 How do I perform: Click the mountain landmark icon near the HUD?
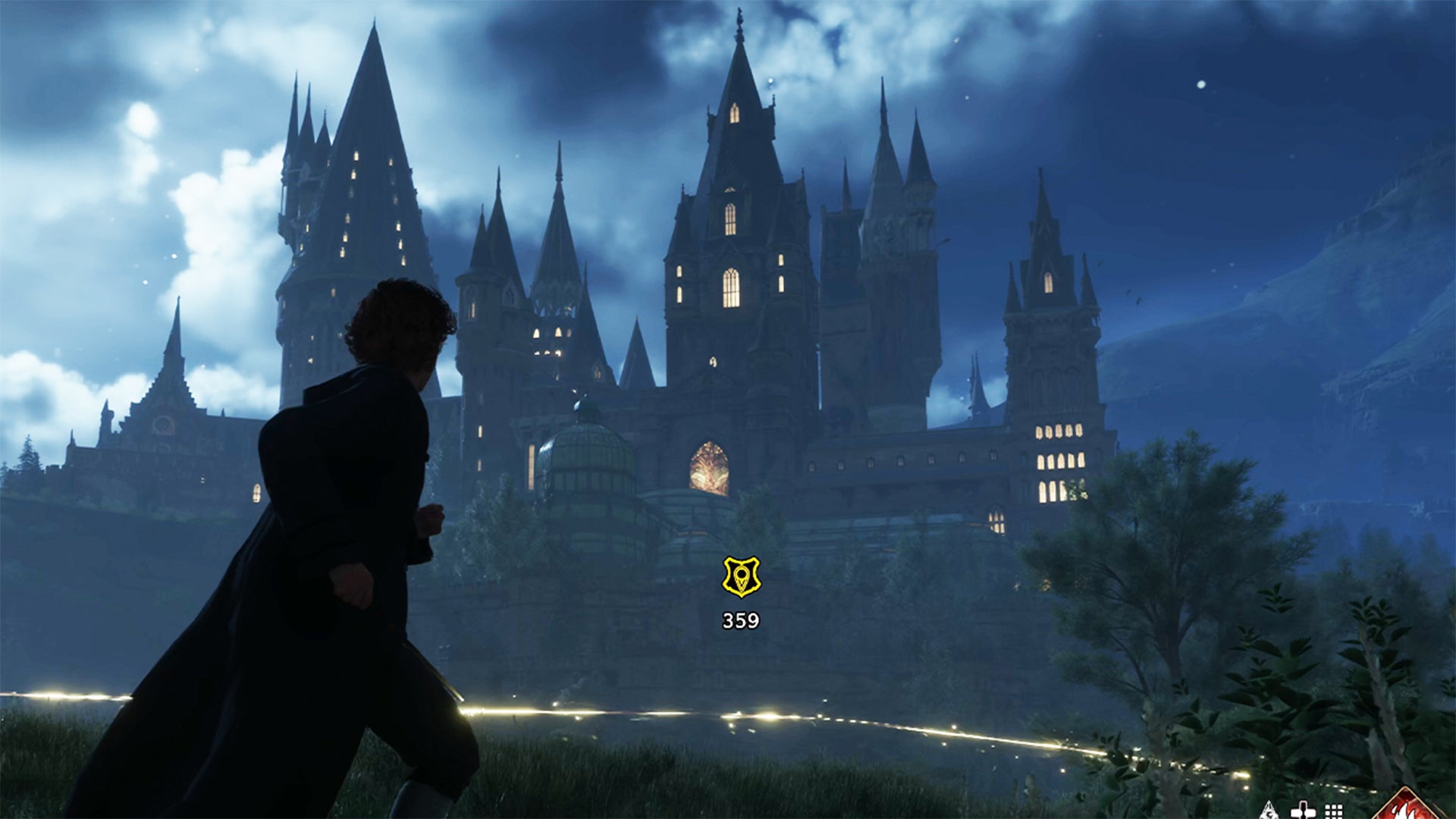click(1270, 811)
